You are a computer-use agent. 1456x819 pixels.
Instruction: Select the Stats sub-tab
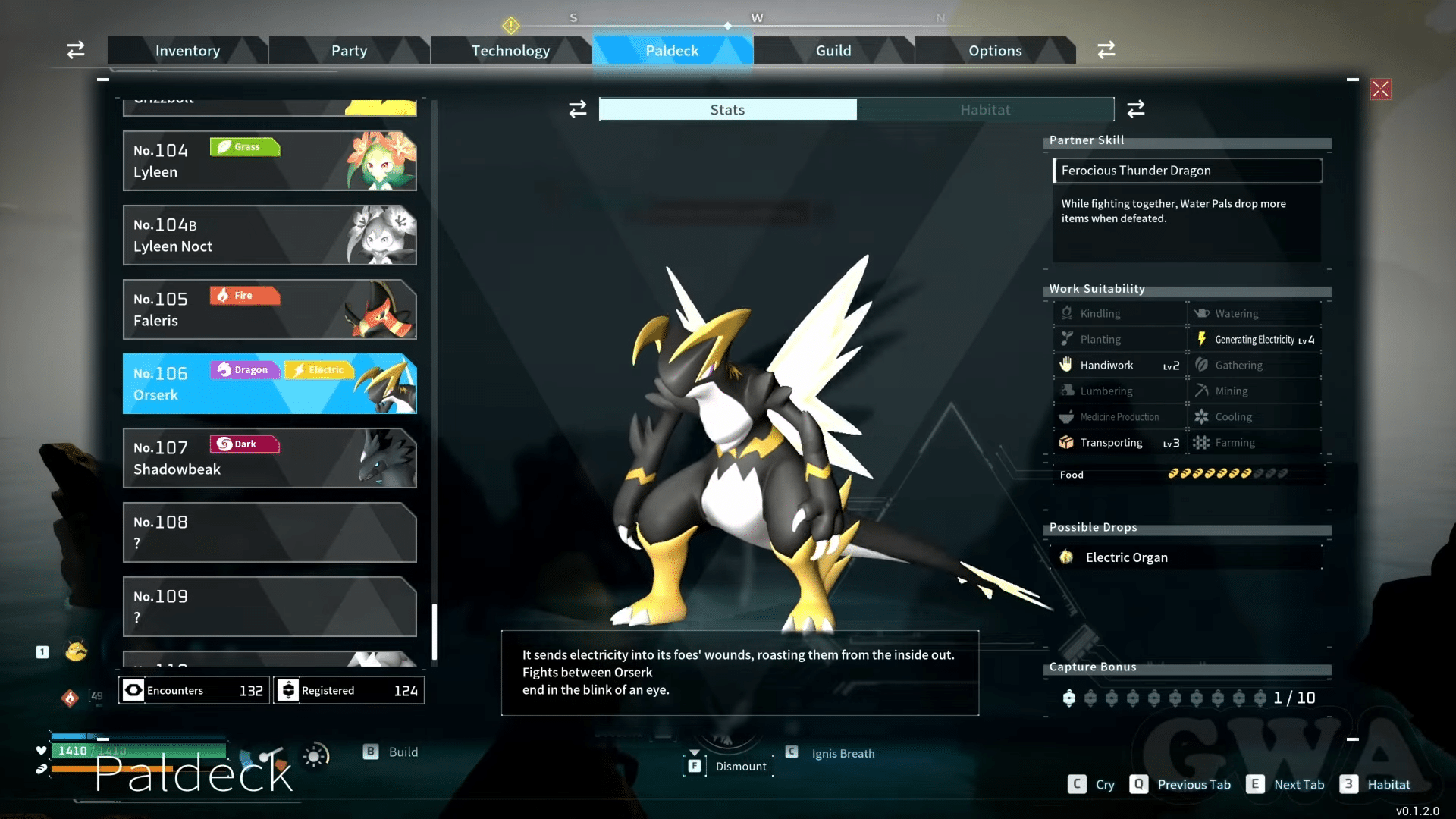(727, 110)
